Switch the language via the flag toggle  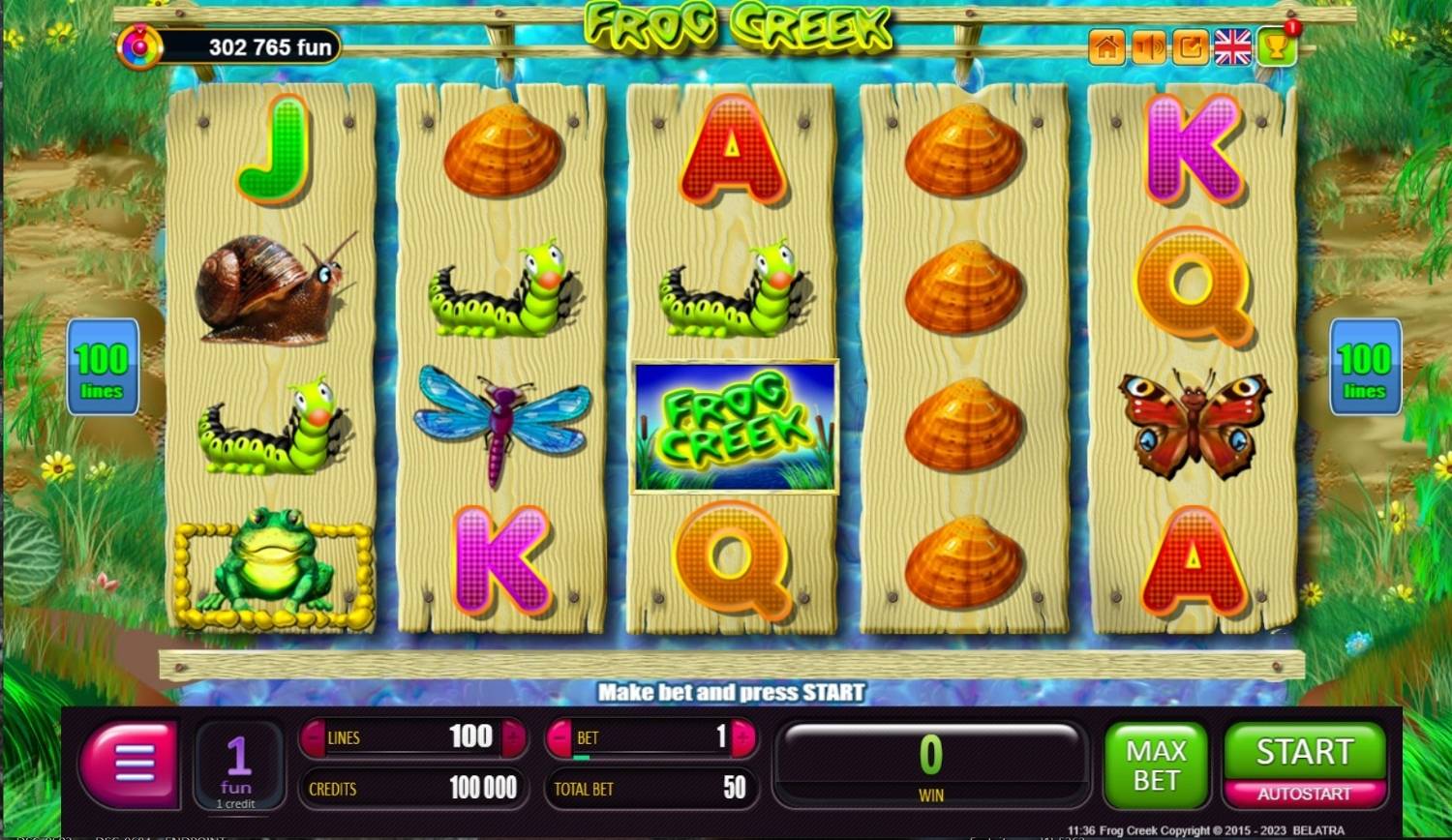[x=1233, y=48]
